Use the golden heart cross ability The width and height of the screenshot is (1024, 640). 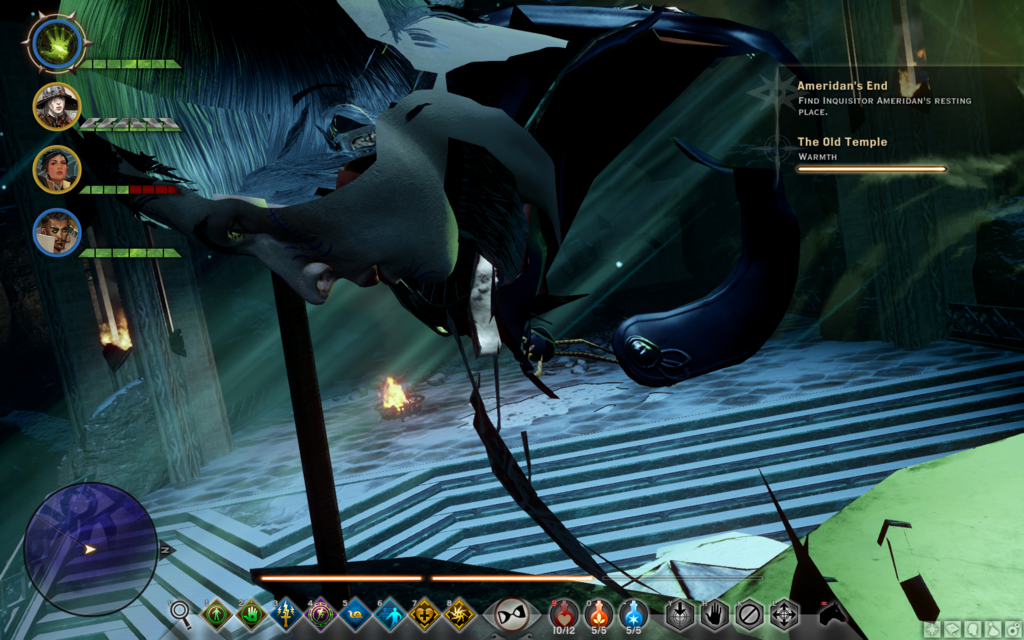(x=424, y=613)
